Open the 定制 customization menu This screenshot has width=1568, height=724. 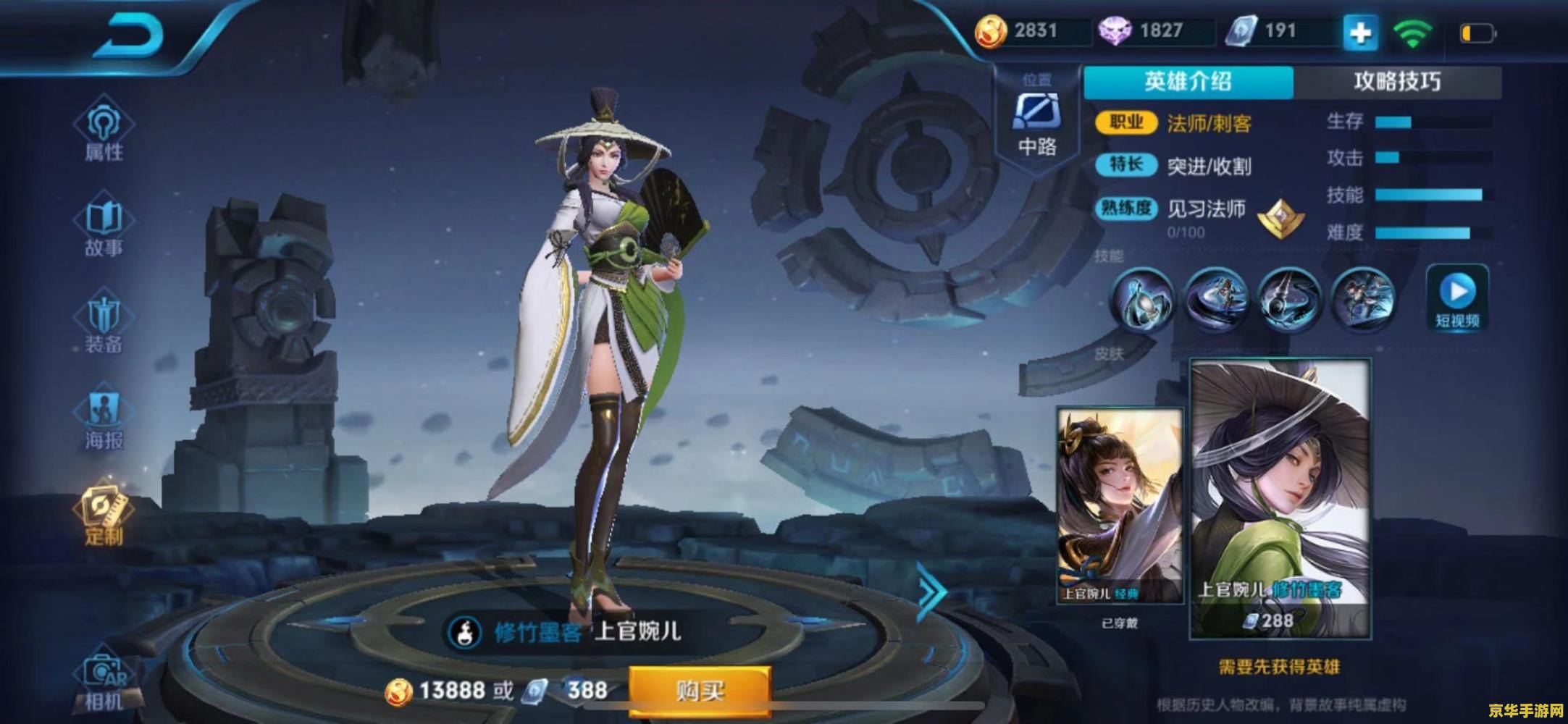tap(104, 514)
